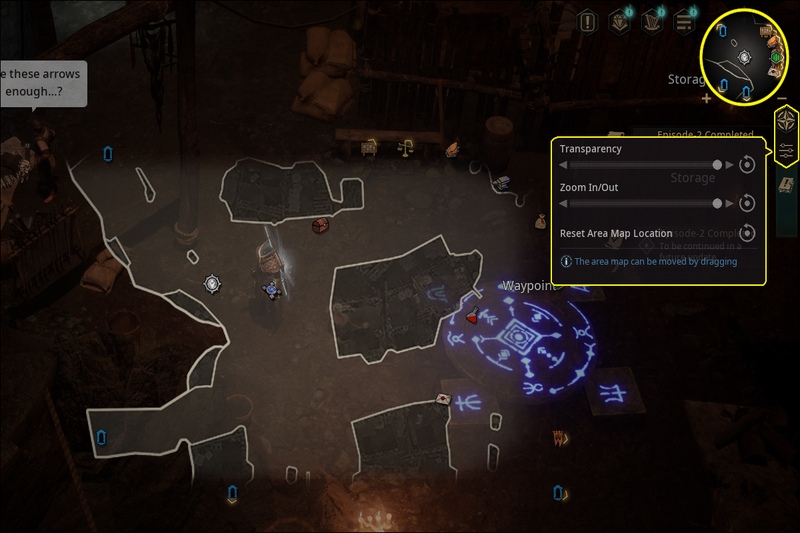The image size is (800, 533).
Task: Open the three-lines main menu icon
Action: (685, 20)
